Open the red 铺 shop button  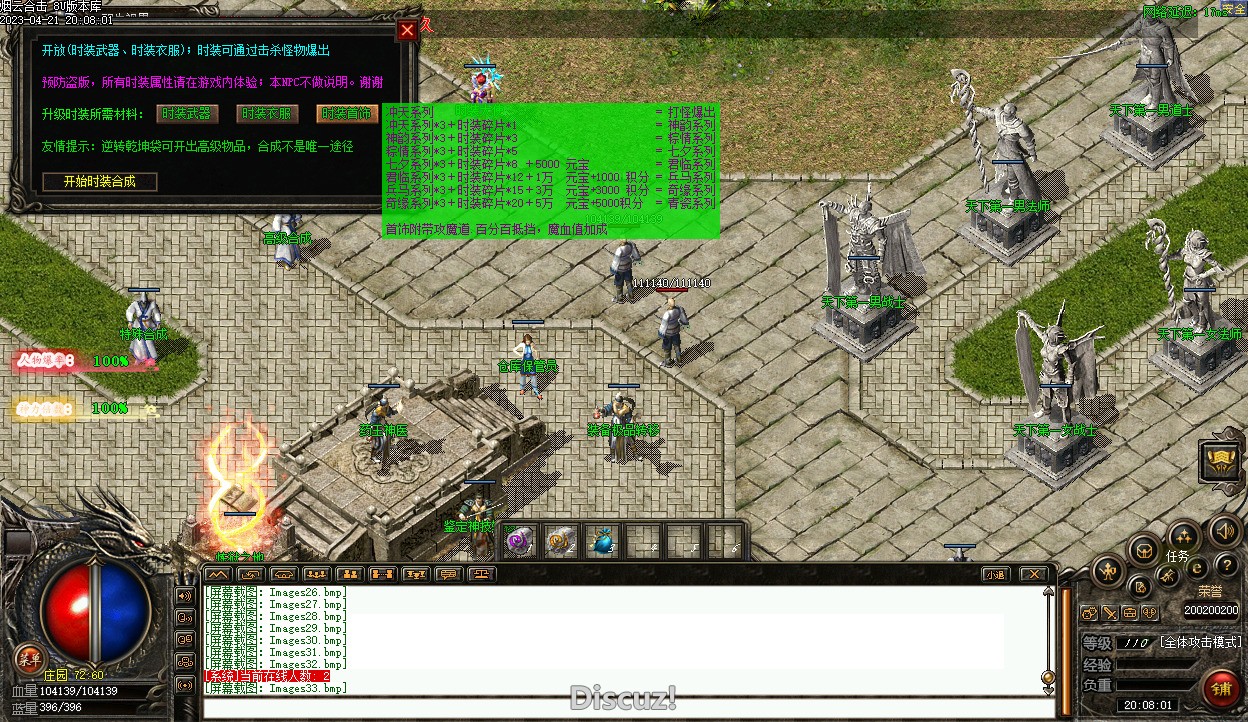[x=1221, y=689]
